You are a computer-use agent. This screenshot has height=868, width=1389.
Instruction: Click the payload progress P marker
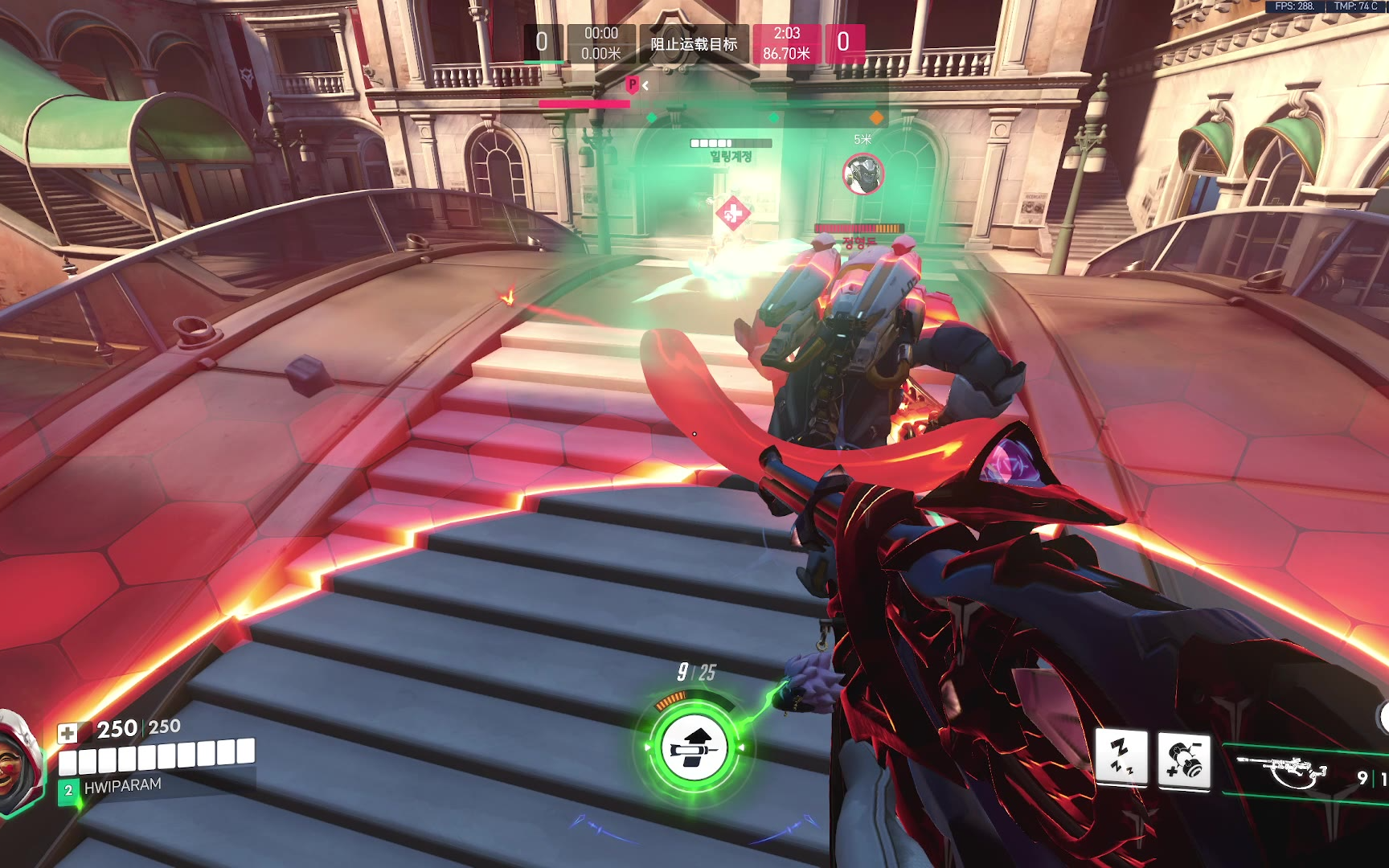(x=633, y=84)
